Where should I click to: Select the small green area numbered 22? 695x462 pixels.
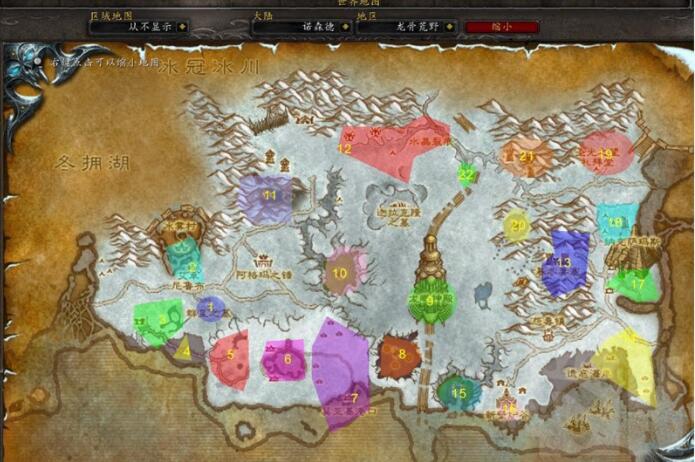(465, 174)
